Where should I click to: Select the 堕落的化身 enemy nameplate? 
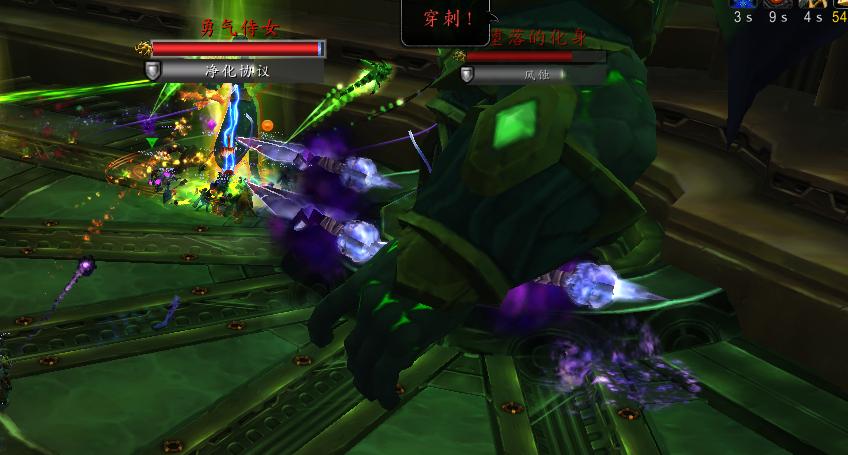tap(535, 57)
